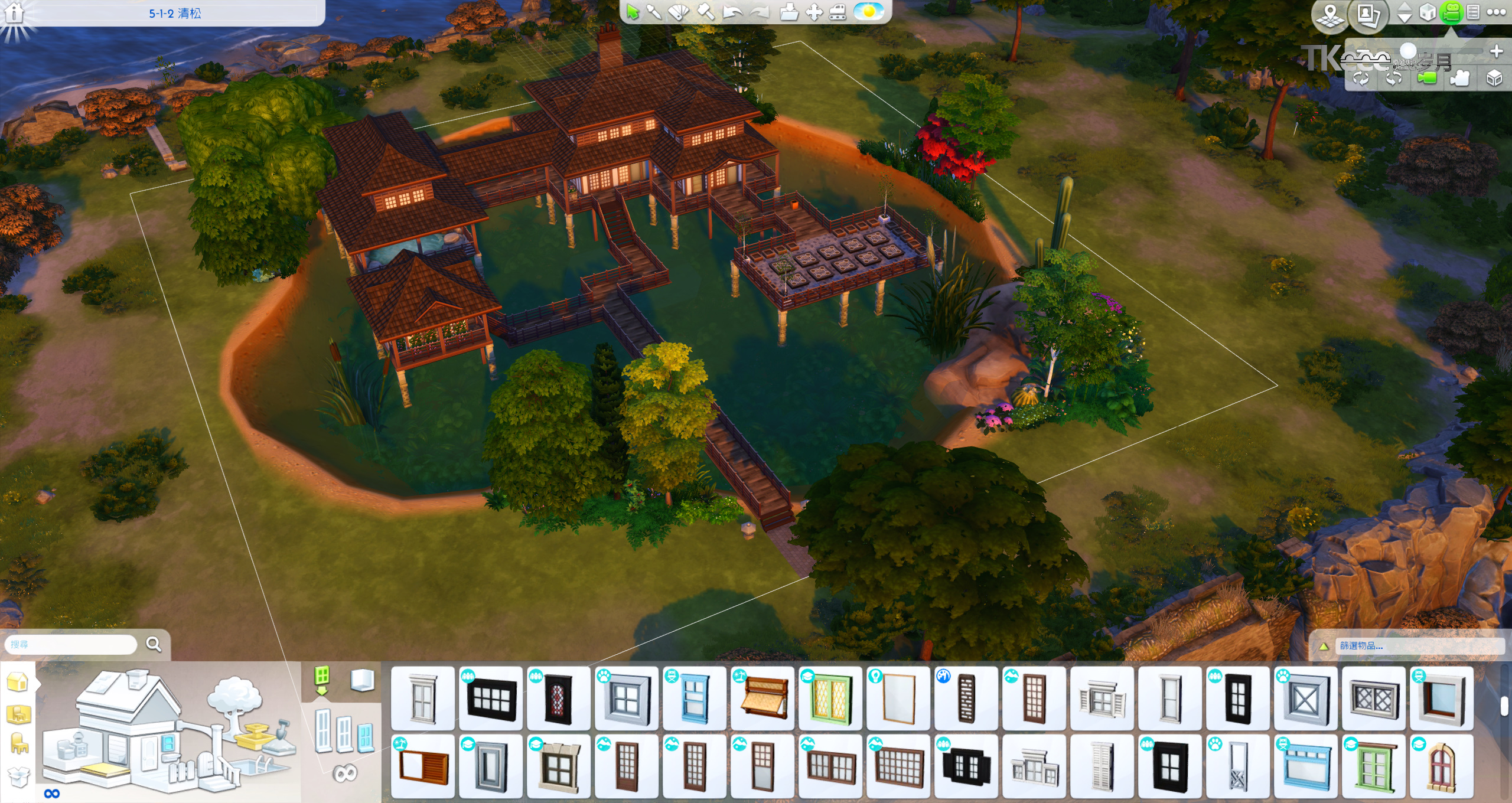Screen dimensions: 1512x803
Task: Switch to objects by room tab
Action: [18, 714]
